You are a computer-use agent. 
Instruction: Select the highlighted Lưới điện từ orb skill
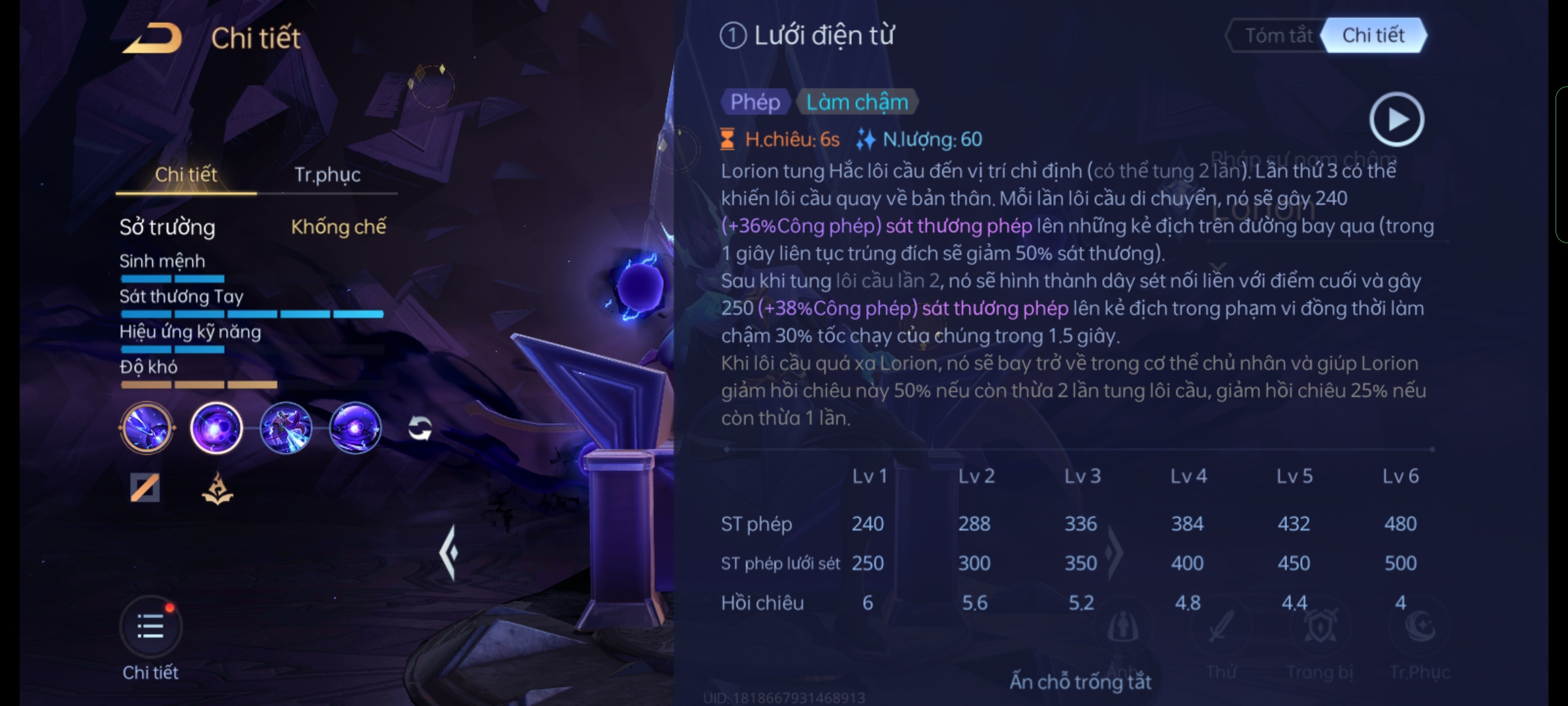click(216, 428)
